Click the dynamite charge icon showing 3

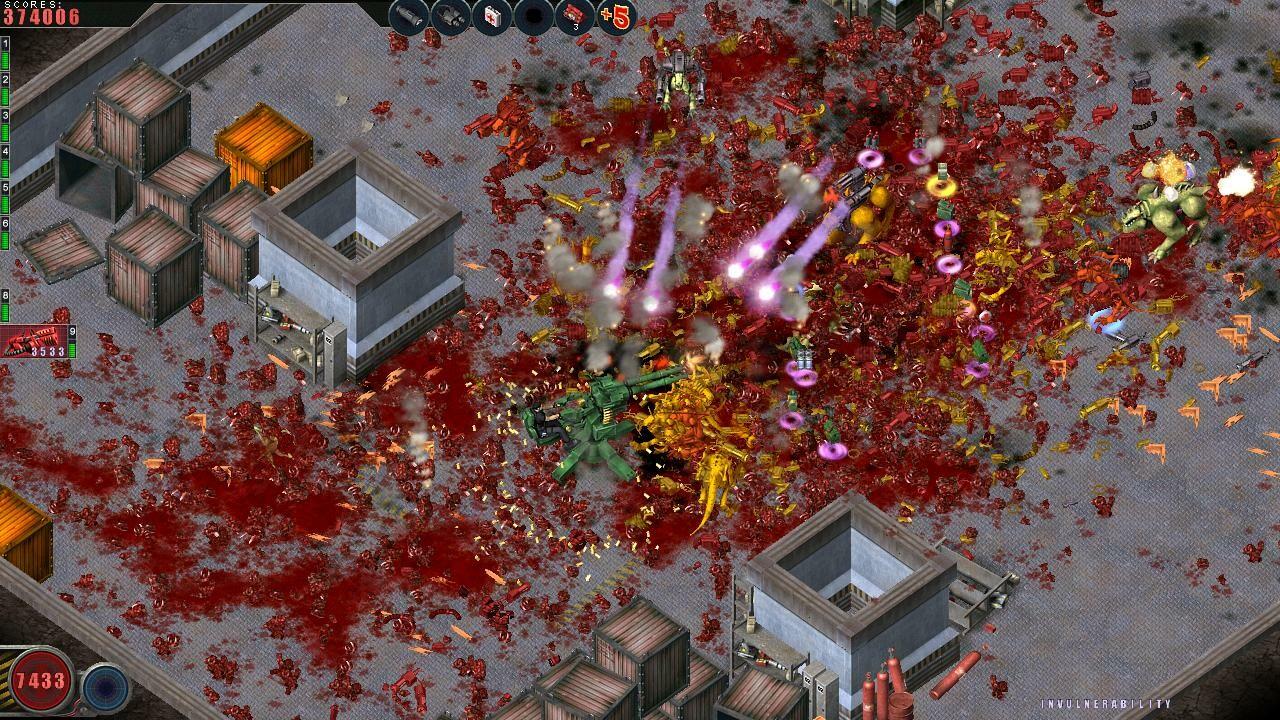pos(575,16)
